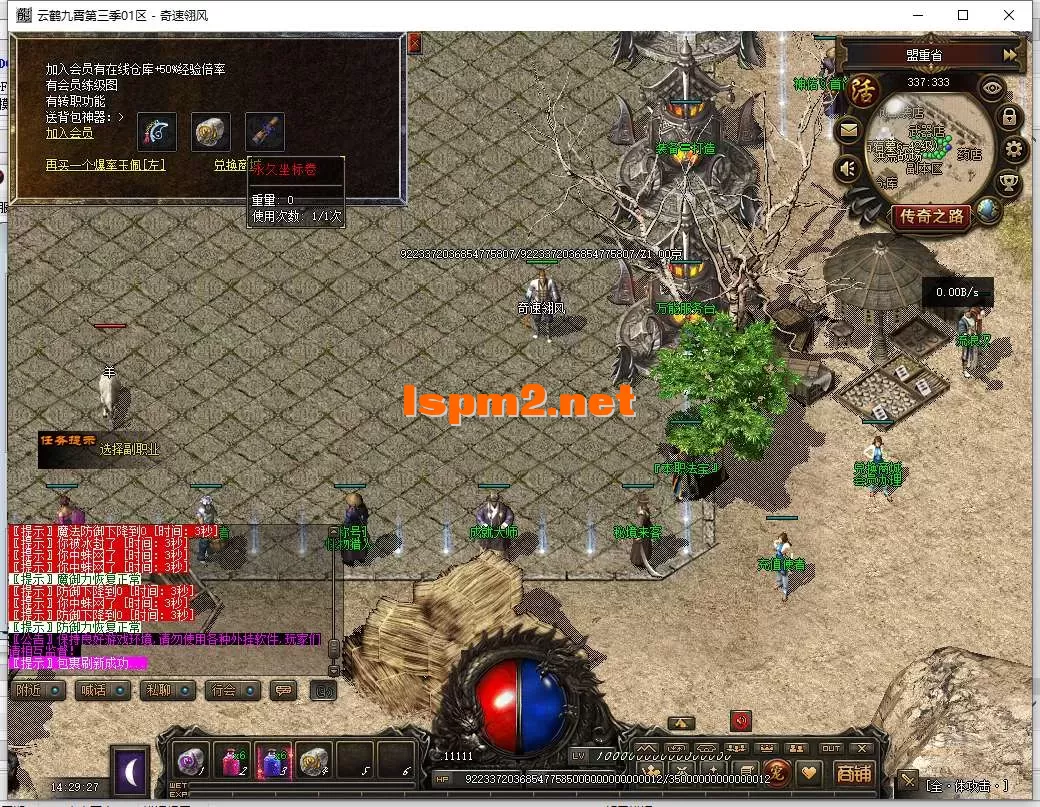Open the 商铺 shop button
The height and width of the screenshot is (807, 1040).
(x=854, y=773)
